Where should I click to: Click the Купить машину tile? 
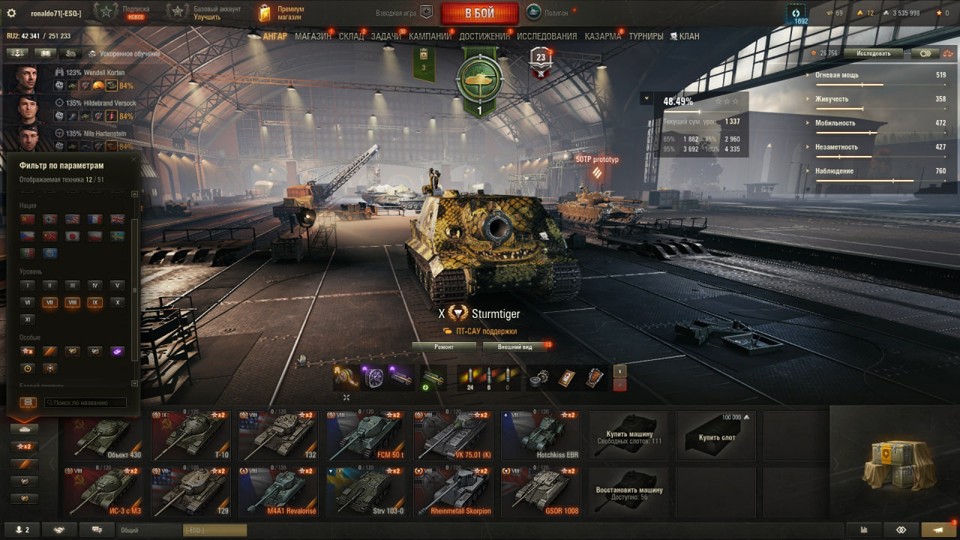tap(627, 435)
